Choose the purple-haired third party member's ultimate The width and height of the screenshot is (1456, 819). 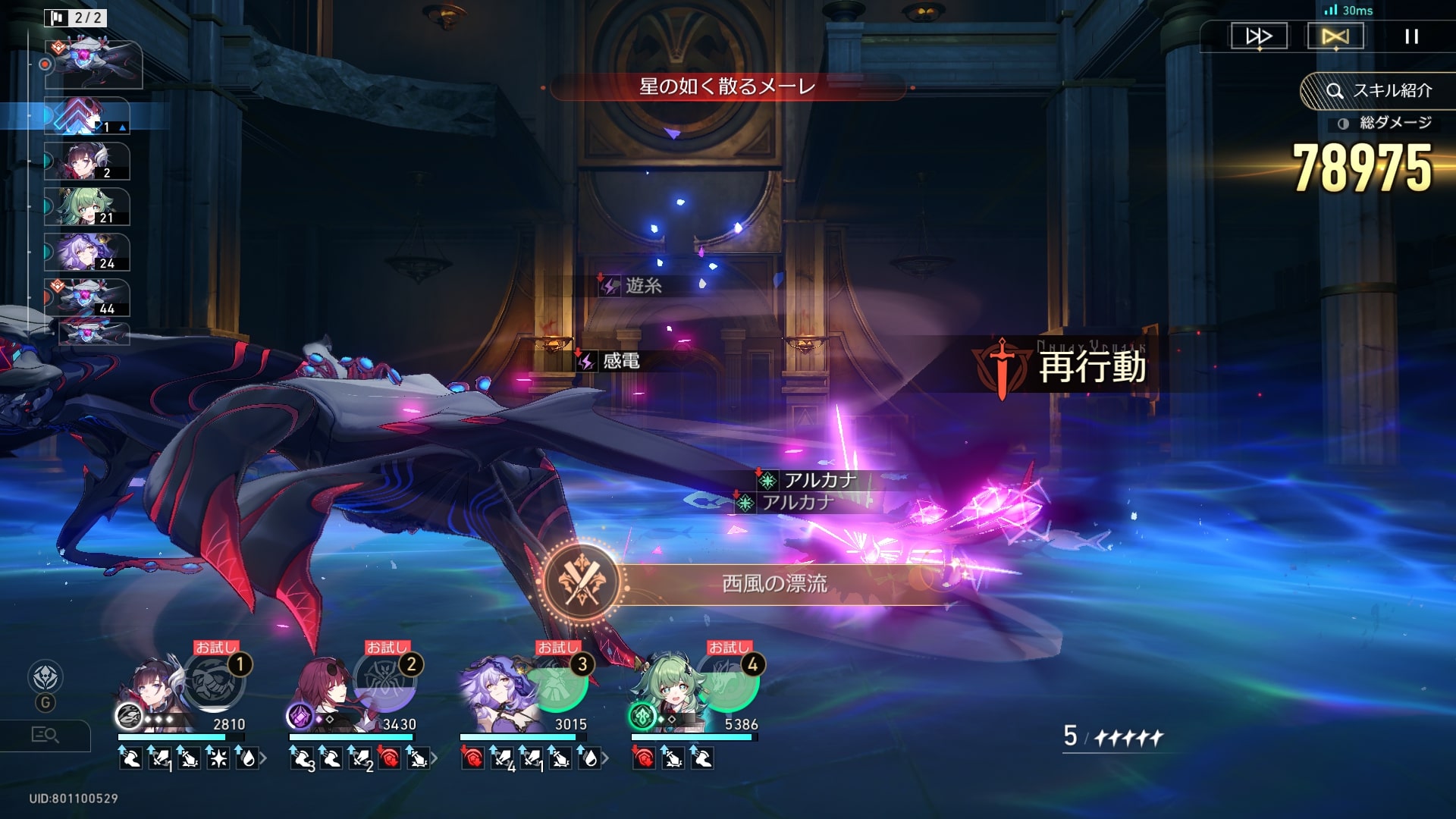click(557, 680)
